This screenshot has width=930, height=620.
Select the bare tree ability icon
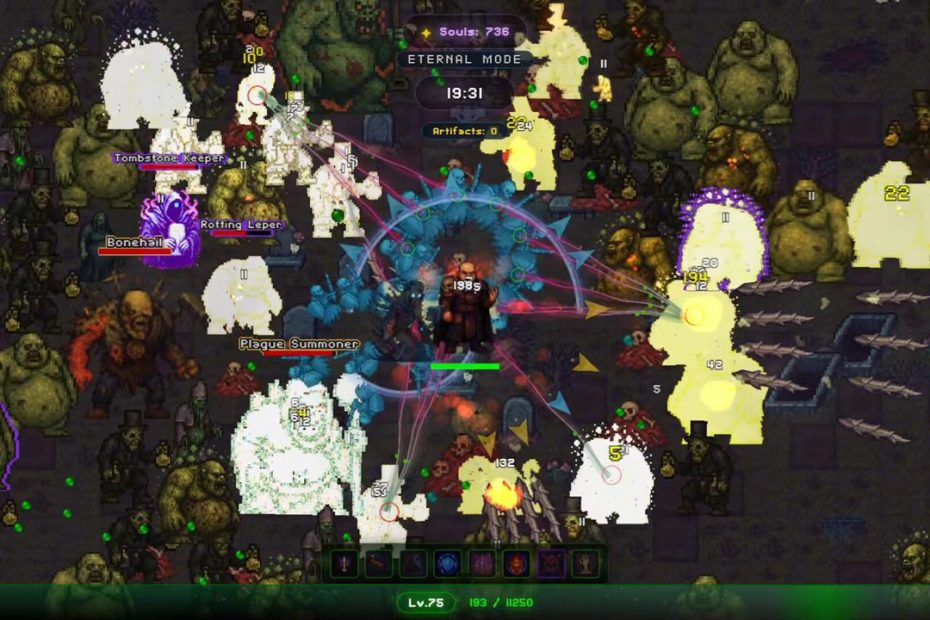point(585,564)
